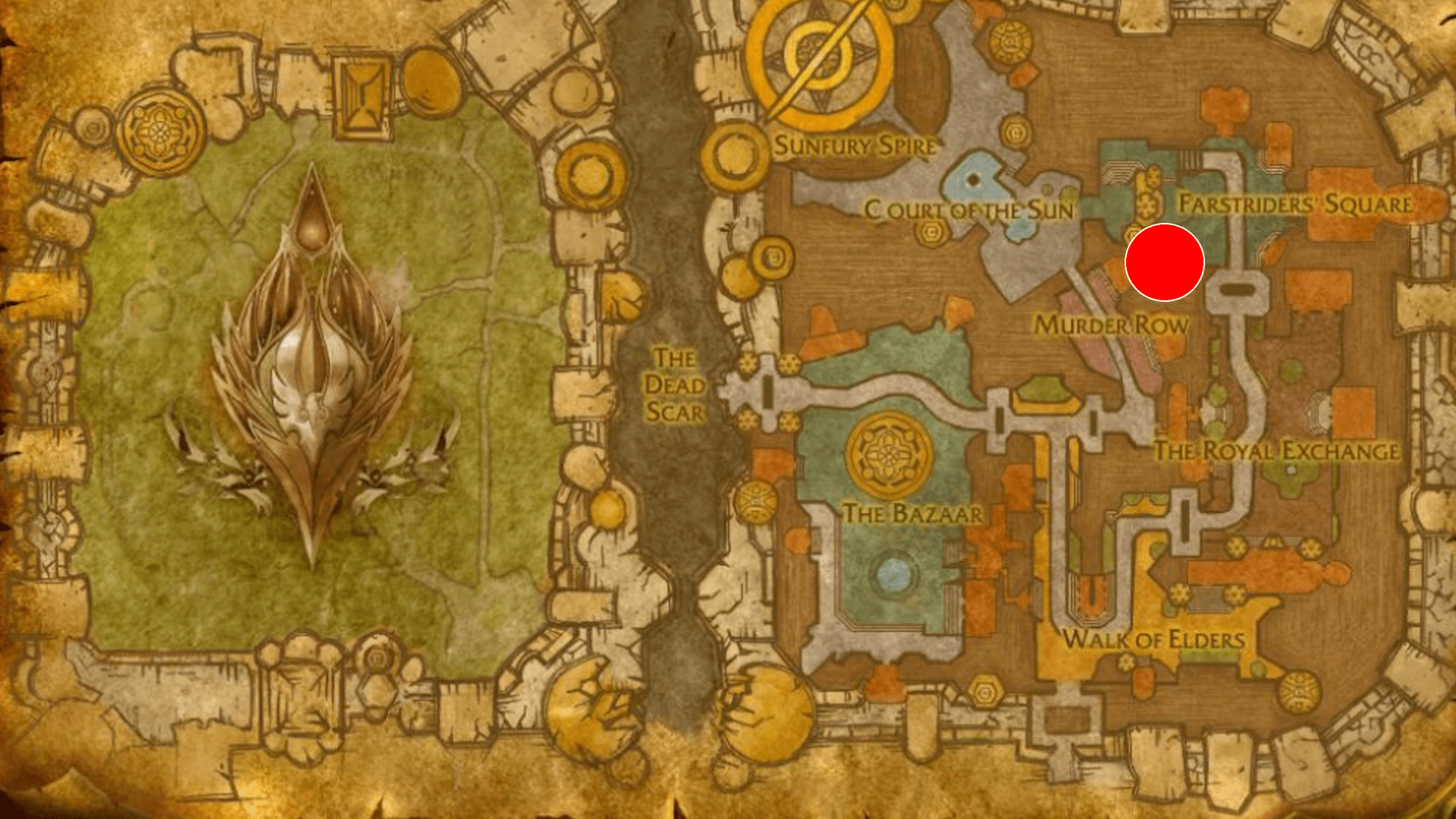Click the Murder Row label
The height and width of the screenshot is (819, 1456).
[1113, 325]
